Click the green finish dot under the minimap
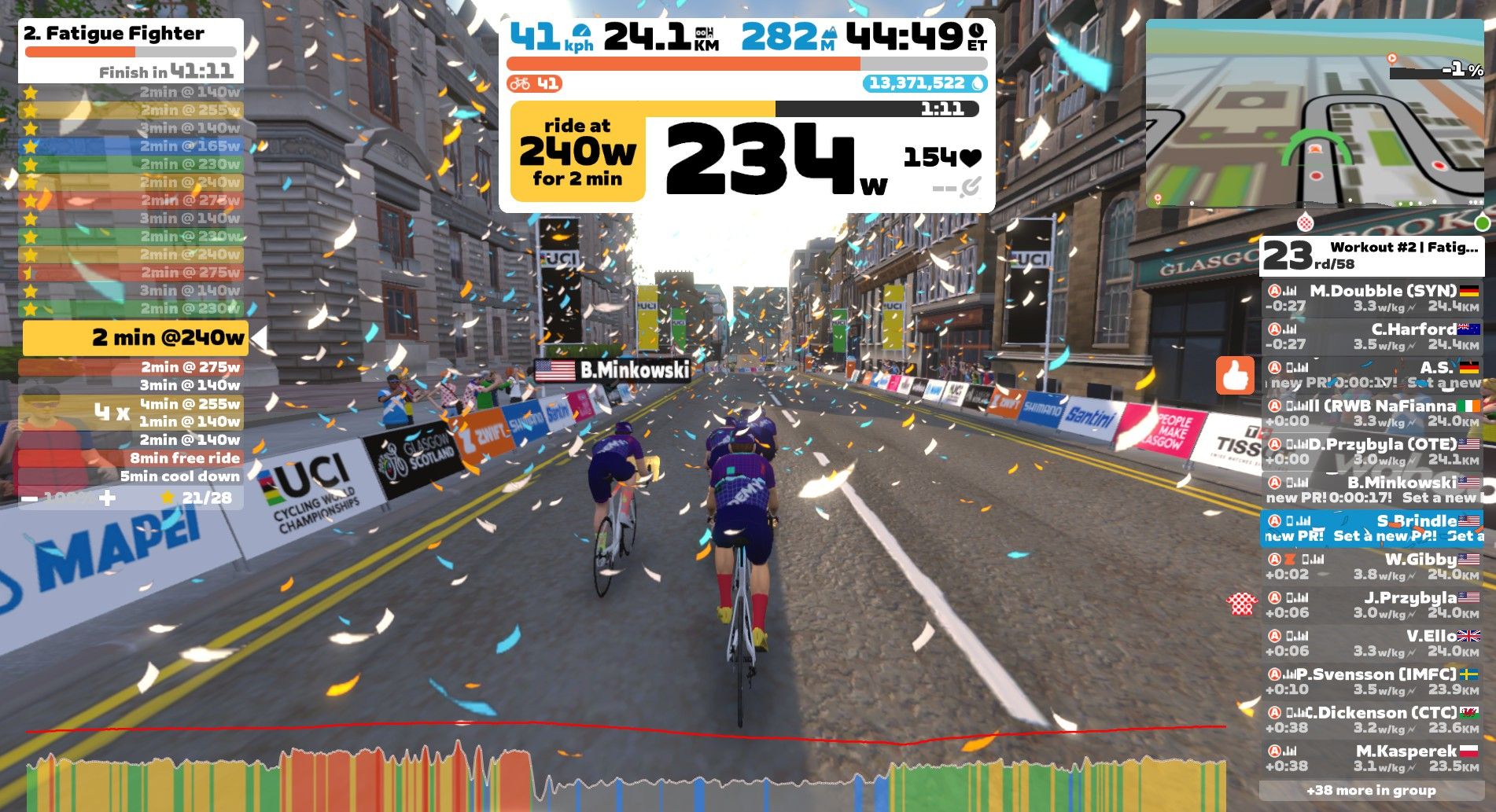1496x812 pixels. (x=1482, y=222)
